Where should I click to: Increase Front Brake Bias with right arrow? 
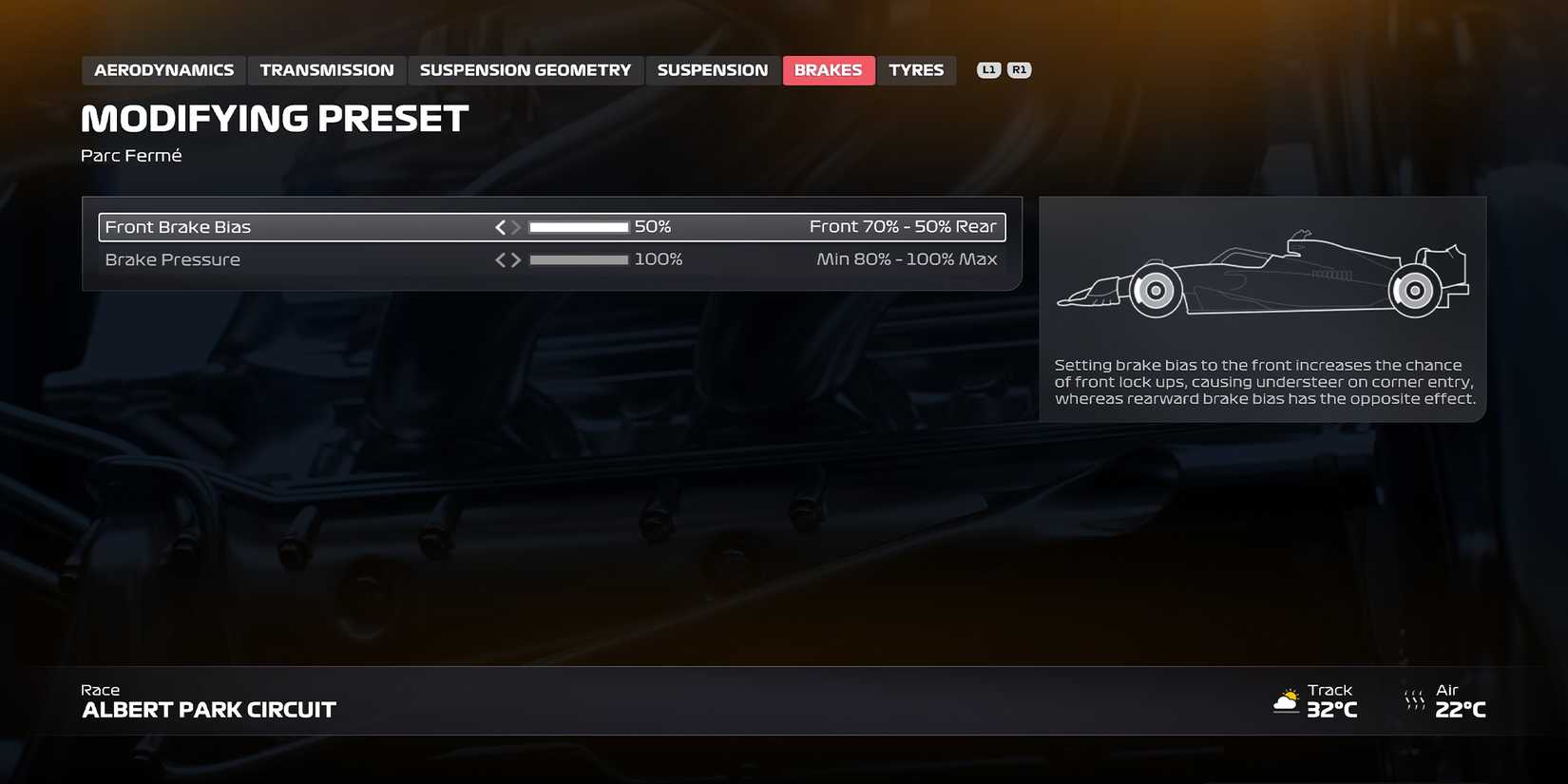point(516,227)
